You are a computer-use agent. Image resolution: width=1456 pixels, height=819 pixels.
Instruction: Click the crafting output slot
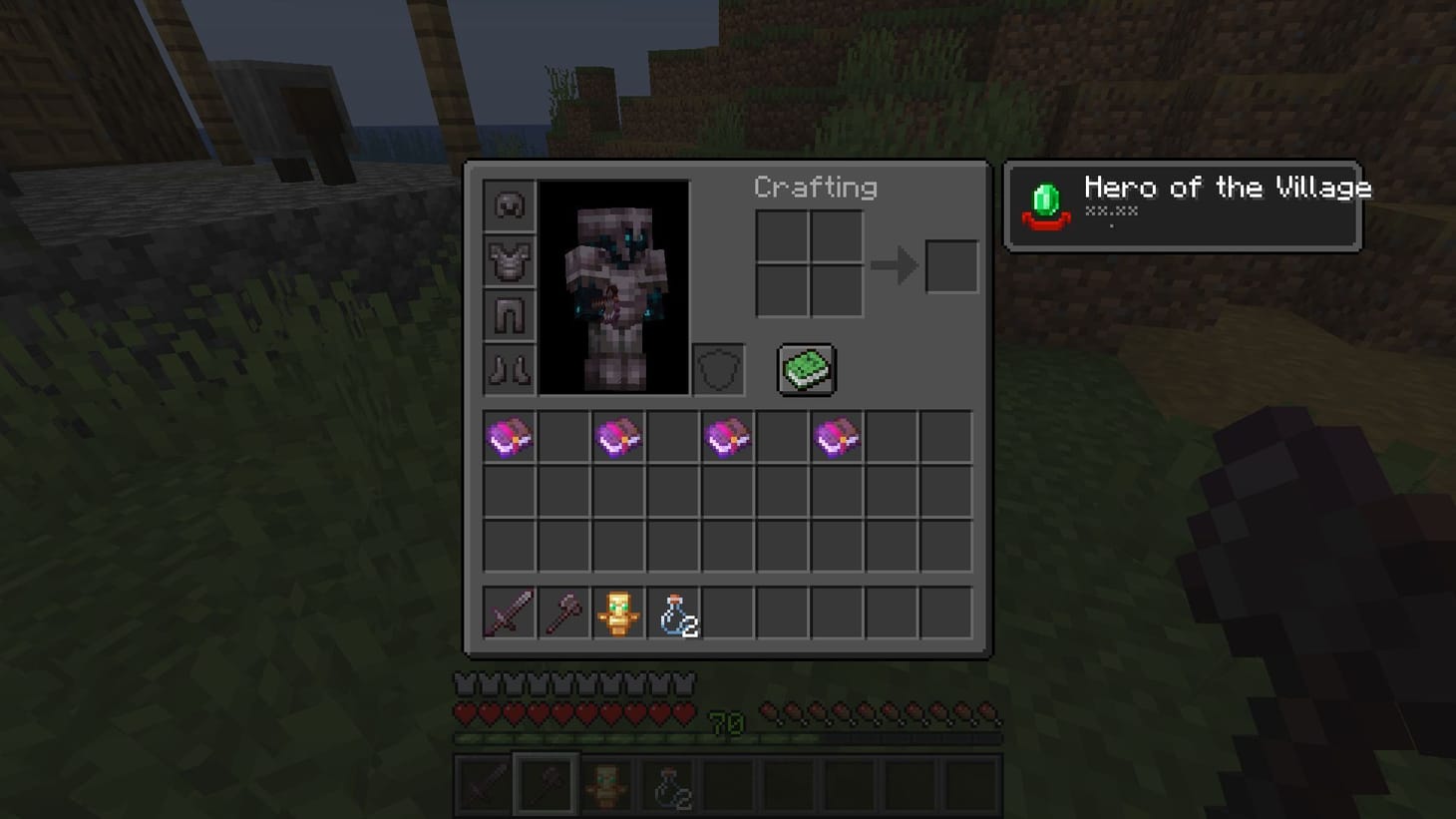pos(950,264)
